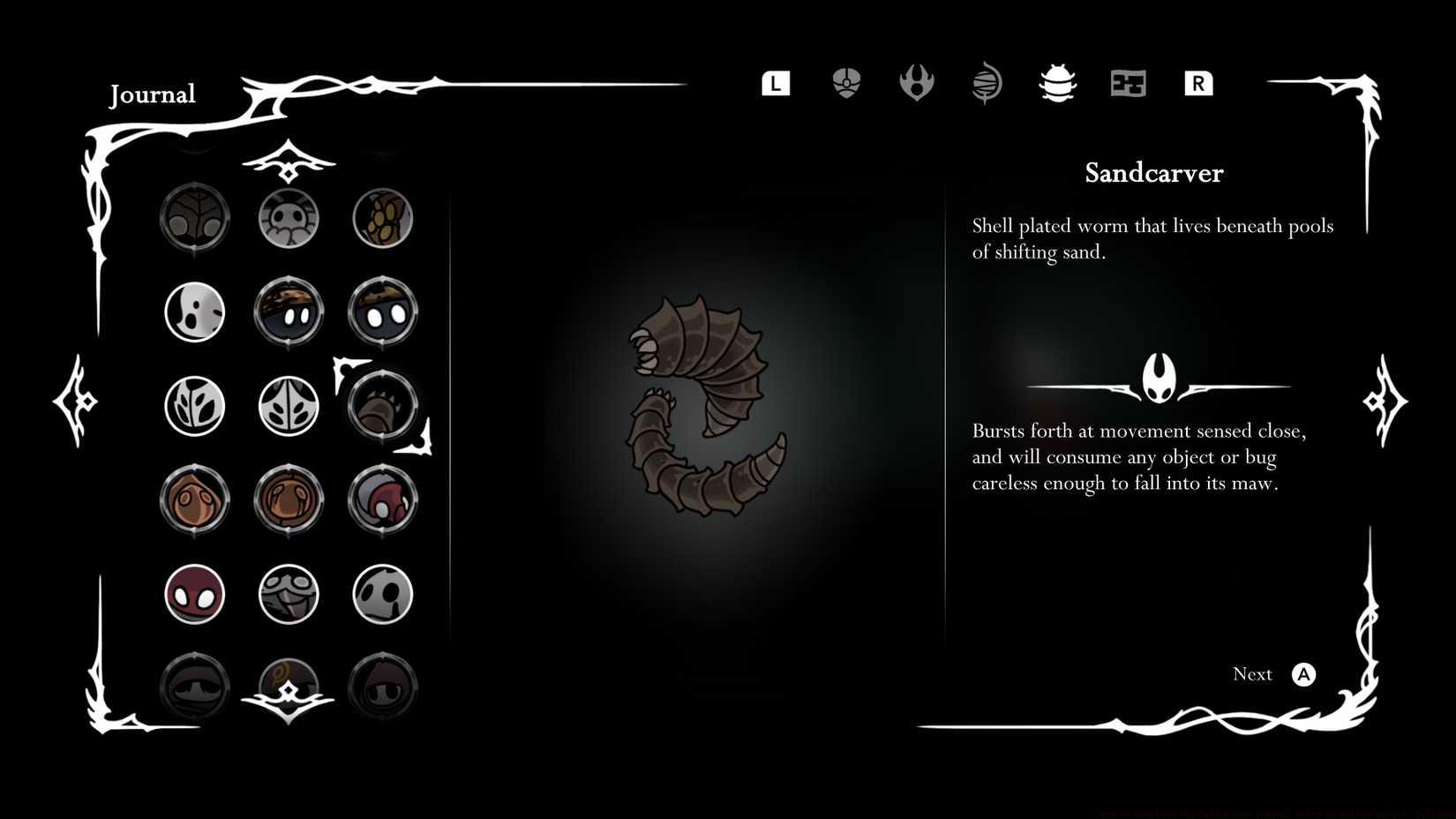Select the highlighted Sandcarver journal entry
This screenshot has width=1456, height=819.
[x=382, y=407]
